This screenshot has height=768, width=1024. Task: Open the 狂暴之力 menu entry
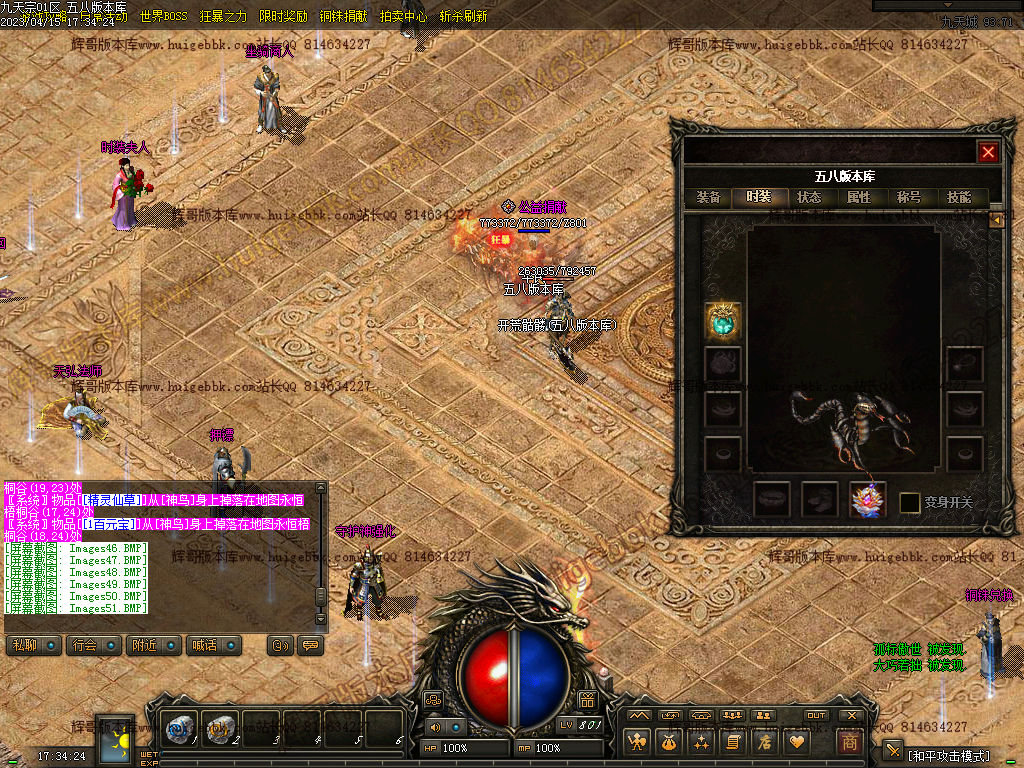(x=223, y=17)
